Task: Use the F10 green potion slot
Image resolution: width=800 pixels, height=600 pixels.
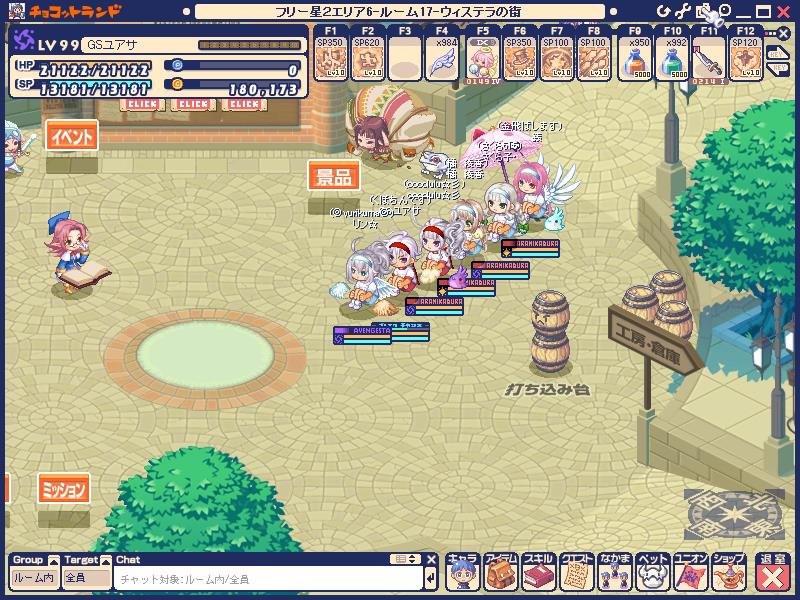Action: pyautogui.click(x=672, y=61)
